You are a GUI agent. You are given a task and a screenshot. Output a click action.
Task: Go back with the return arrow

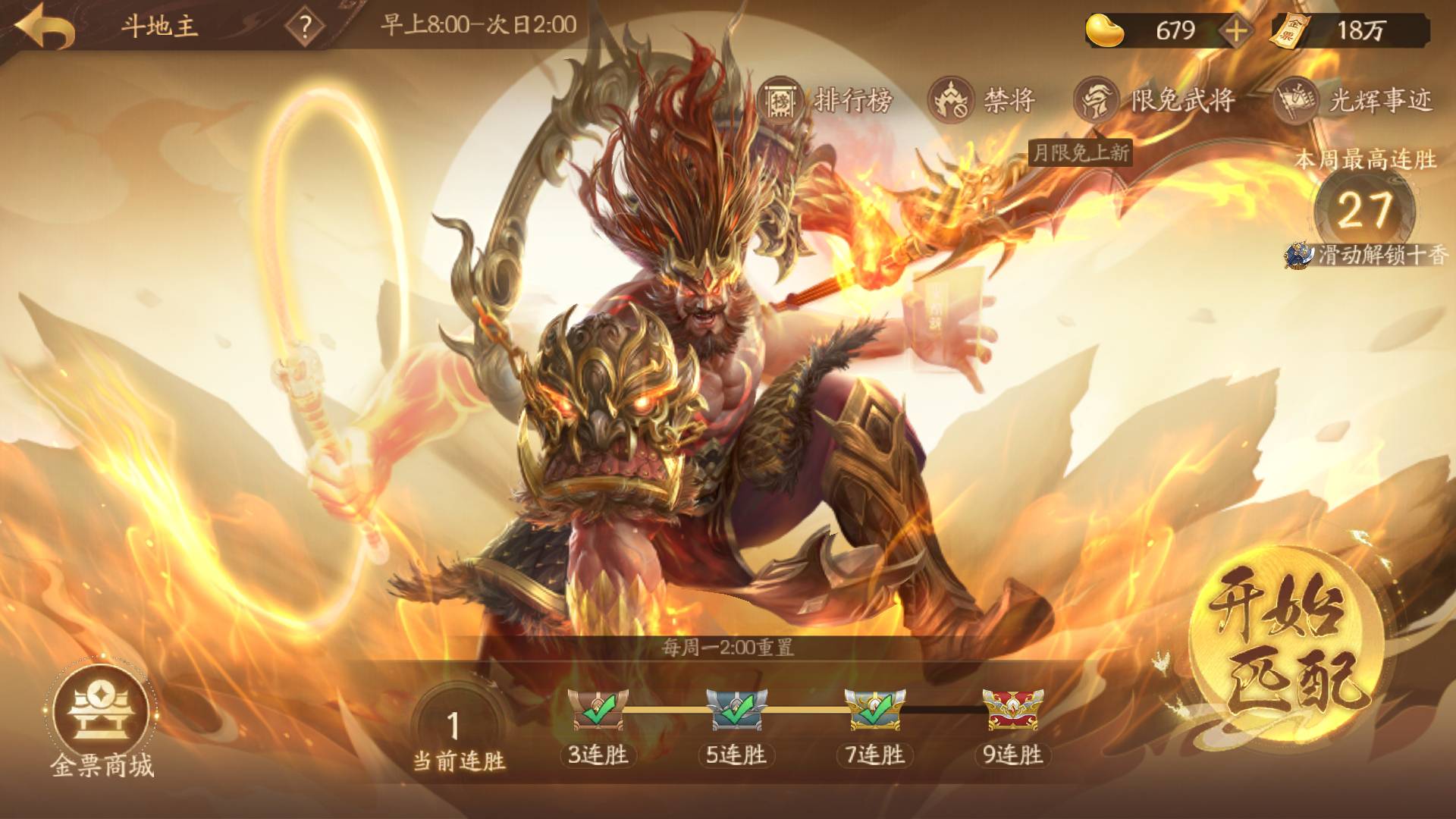(x=45, y=29)
